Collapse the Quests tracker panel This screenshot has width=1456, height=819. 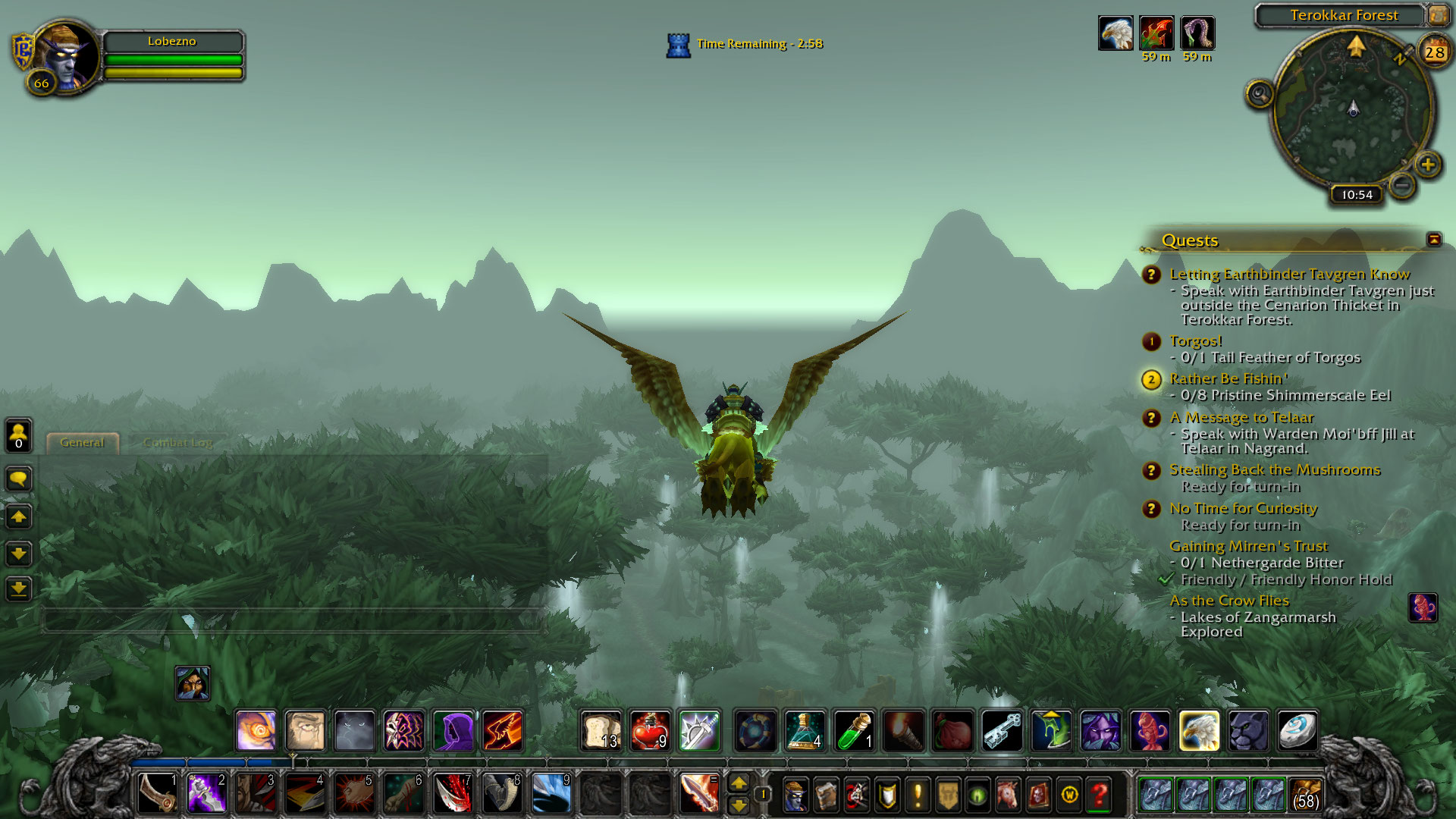pyautogui.click(x=1433, y=240)
